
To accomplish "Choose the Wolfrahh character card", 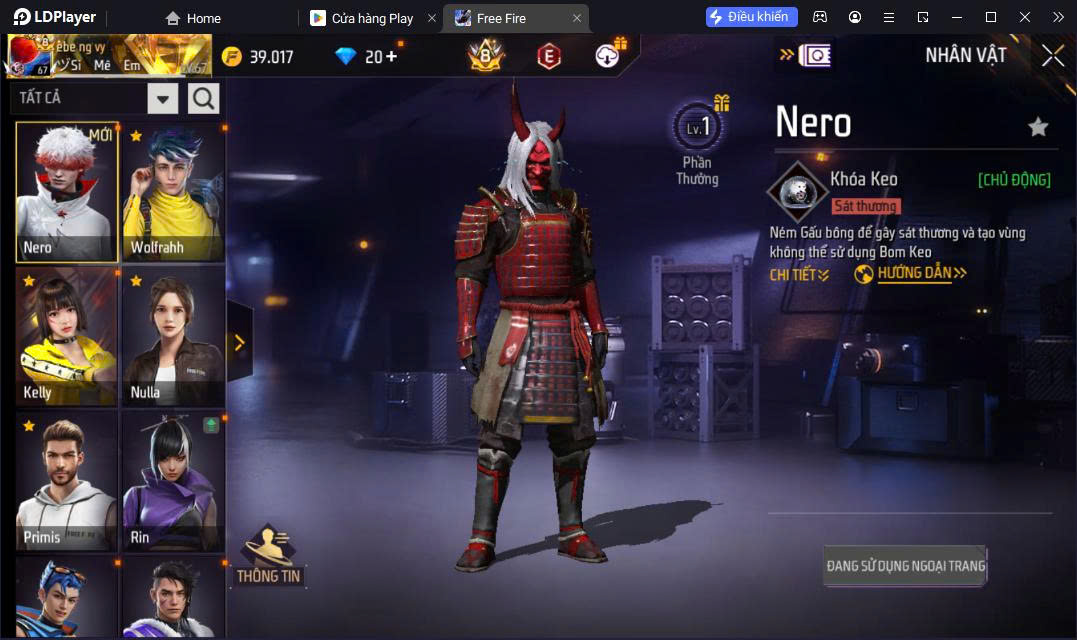I will (173, 192).
